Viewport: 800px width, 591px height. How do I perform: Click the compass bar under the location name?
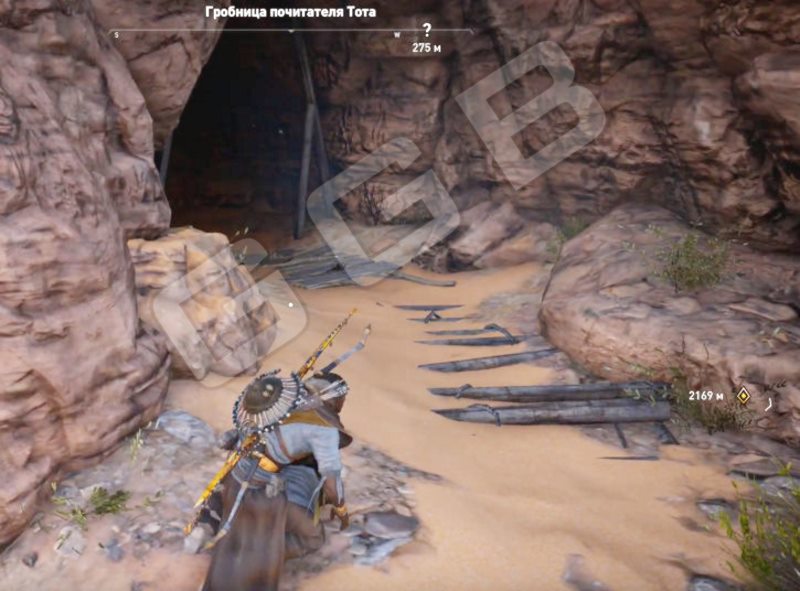click(290, 32)
